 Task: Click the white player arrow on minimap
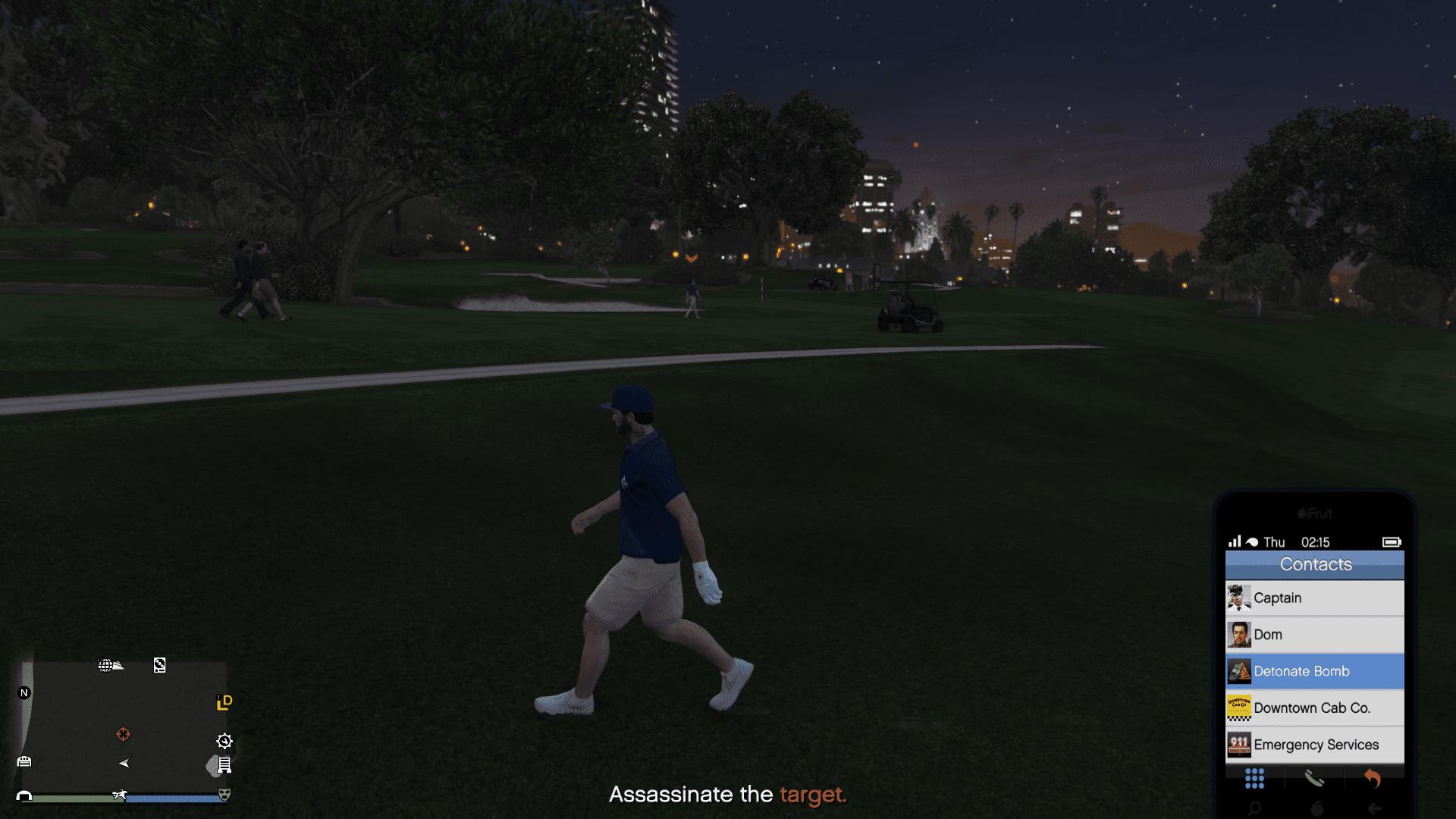[124, 763]
